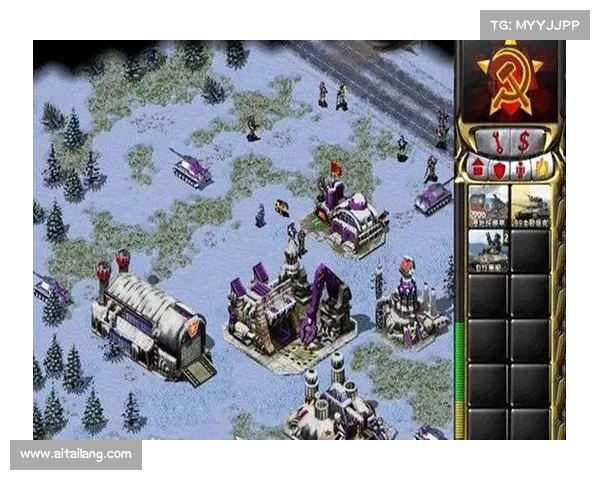600x480 pixels.
Task: Queue the tank unit cameo
Action: coord(531,204)
